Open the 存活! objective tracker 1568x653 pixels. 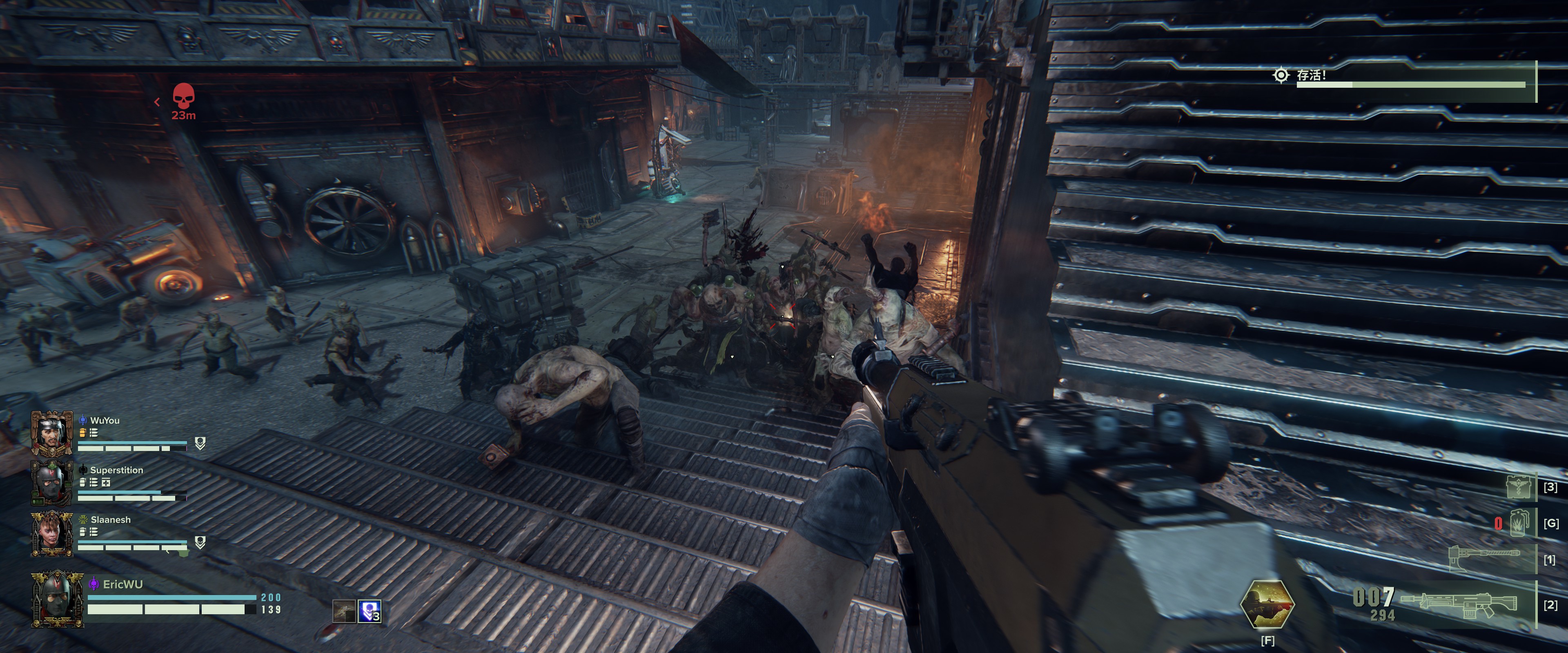[1311, 76]
